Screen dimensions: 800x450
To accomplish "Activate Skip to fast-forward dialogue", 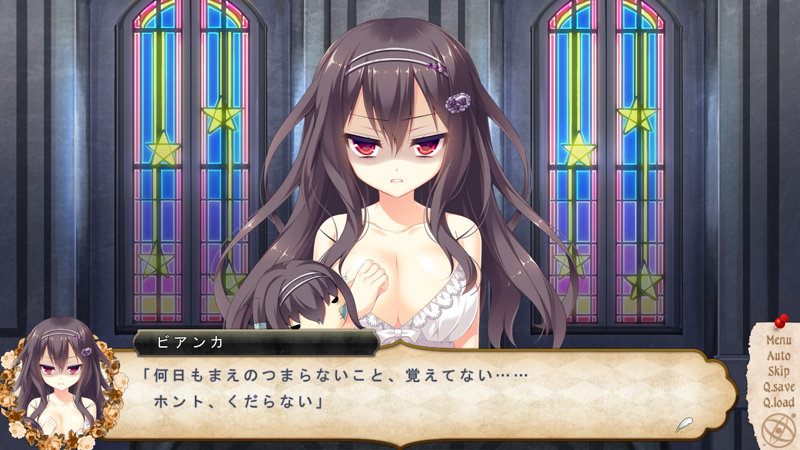I will coord(778,371).
